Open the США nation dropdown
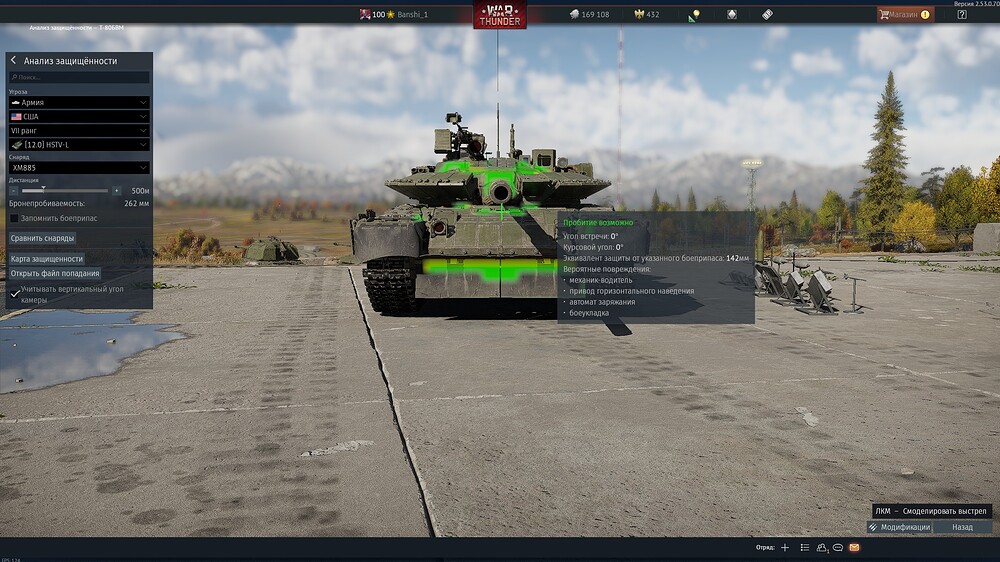The height and width of the screenshot is (562, 1000). (x=79, y=116)
